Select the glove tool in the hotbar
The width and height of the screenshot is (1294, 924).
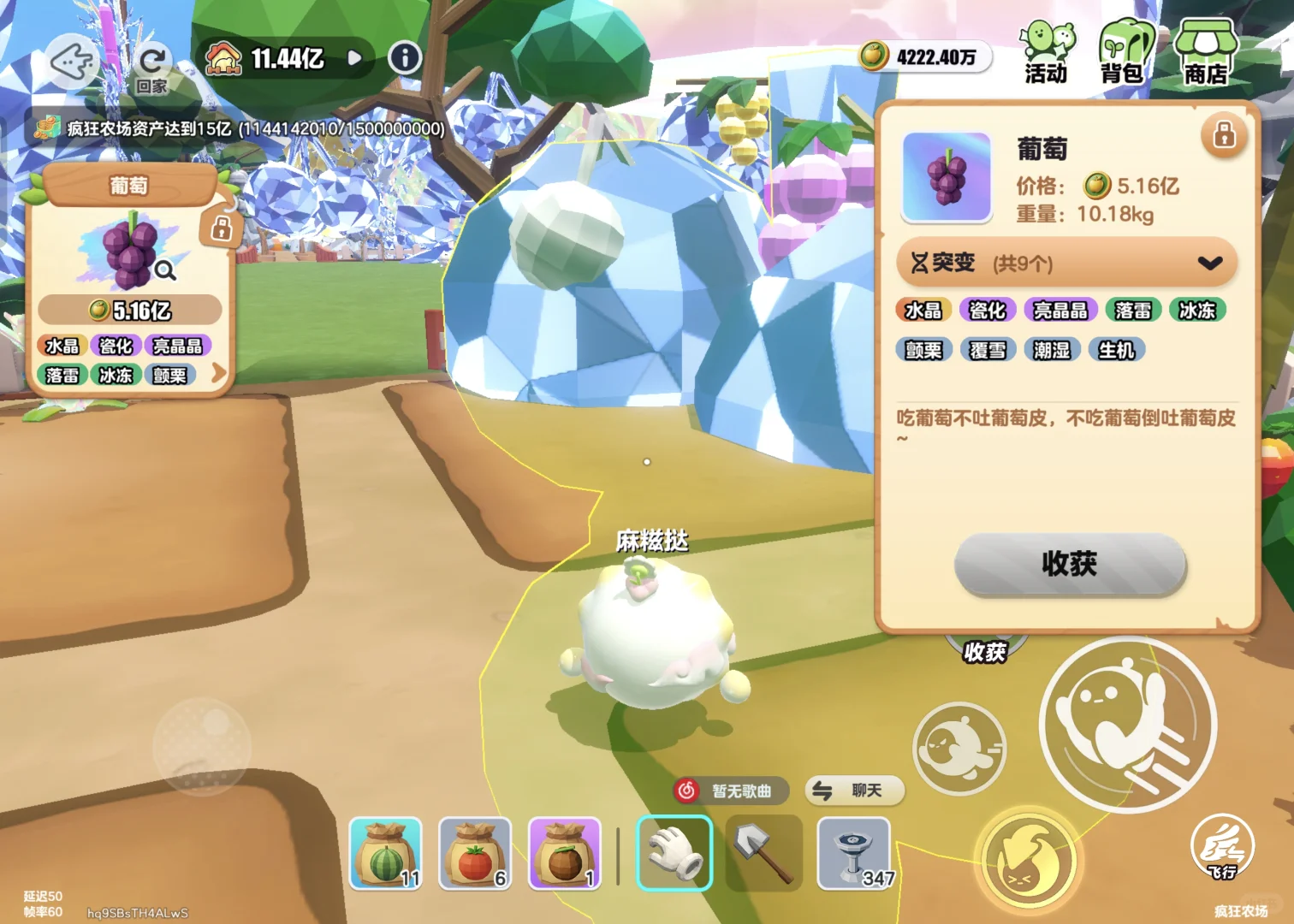(x=674, y=854)
